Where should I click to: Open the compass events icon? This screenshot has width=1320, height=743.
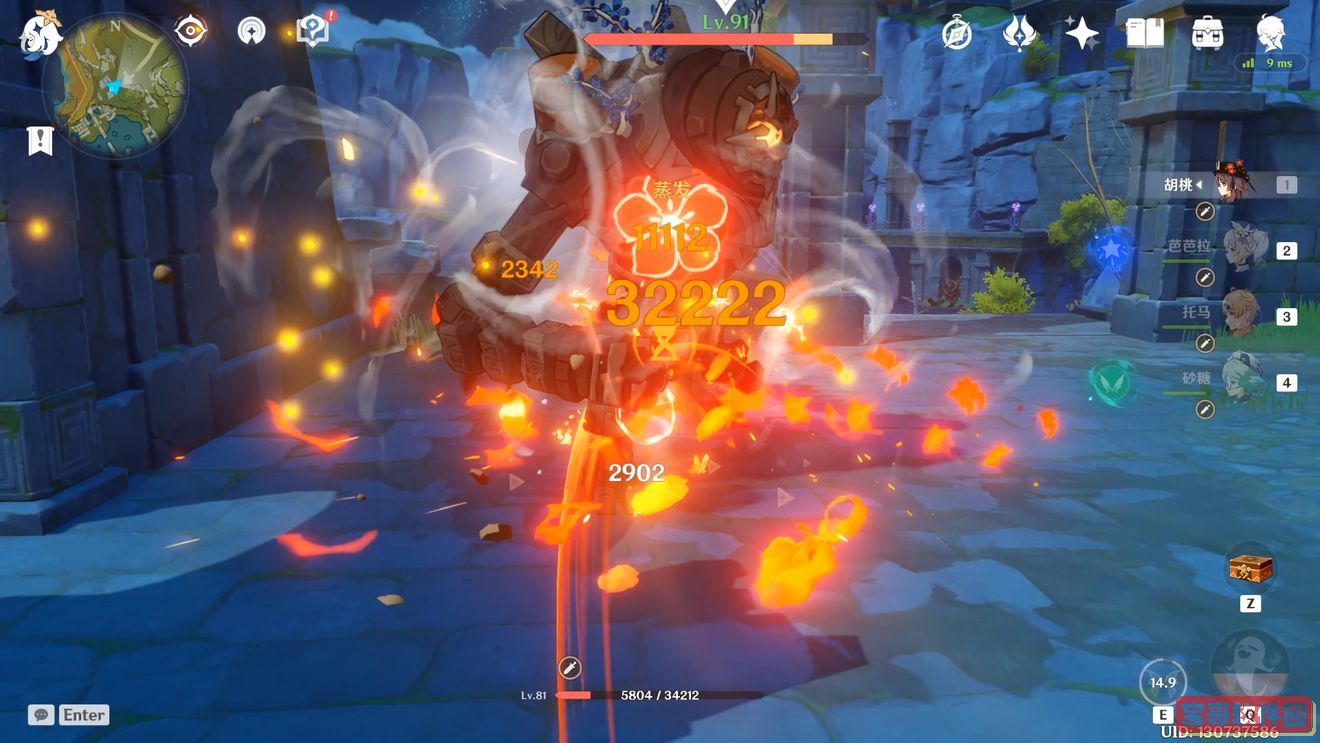click(x=957, y=33)
